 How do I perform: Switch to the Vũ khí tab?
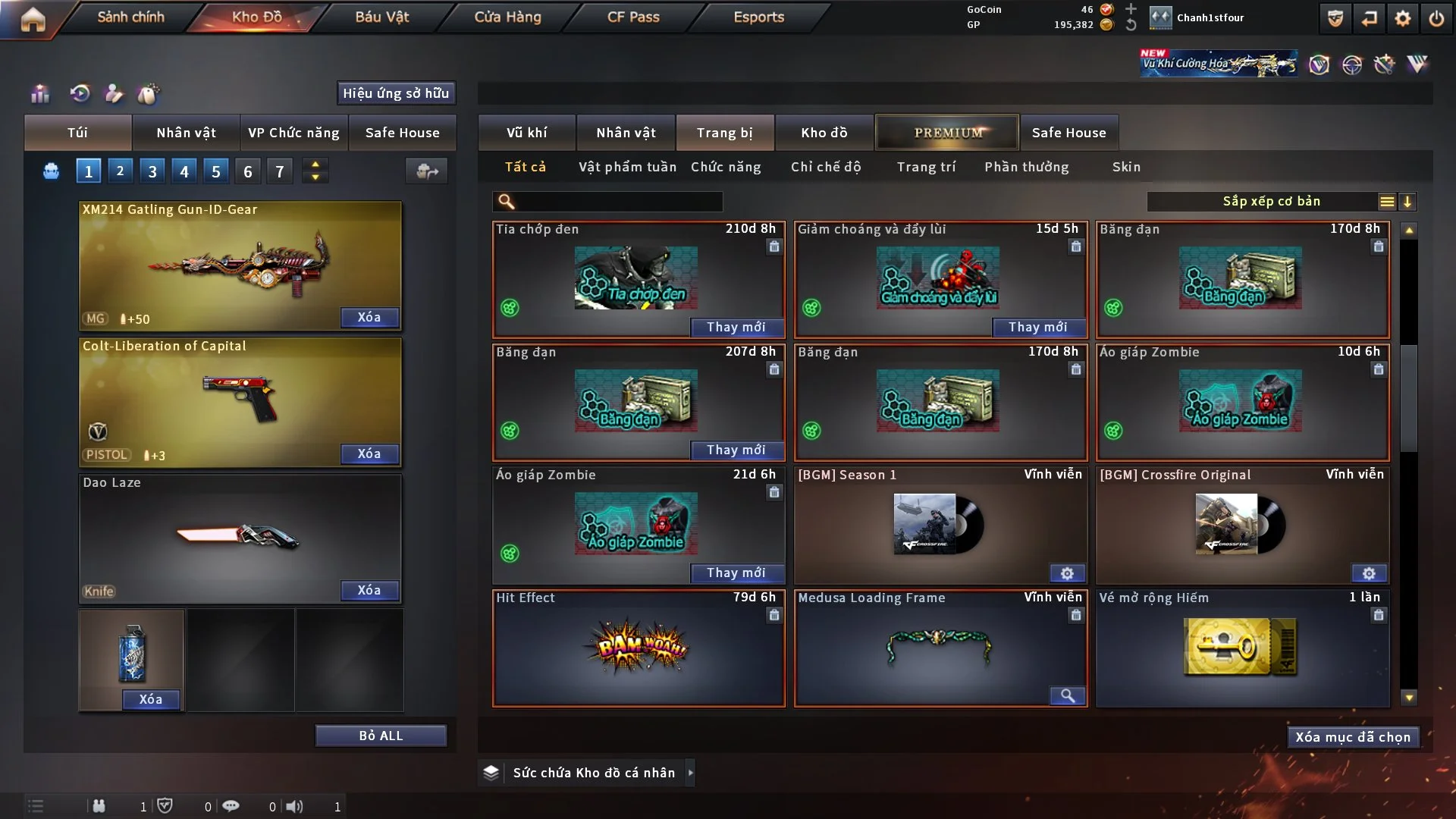(526, 133)
